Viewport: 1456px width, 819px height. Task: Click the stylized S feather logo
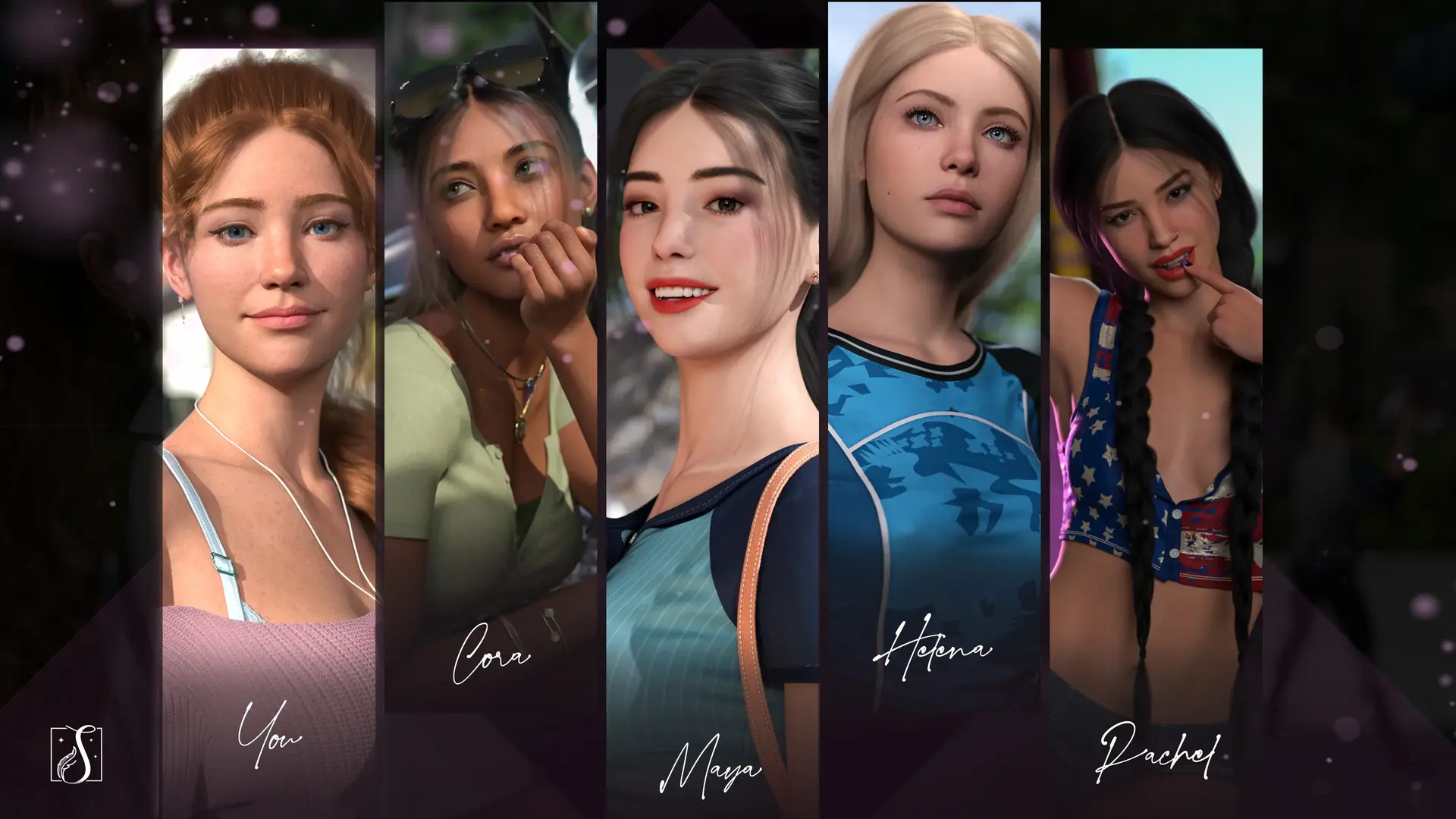[x=76, y=755]
